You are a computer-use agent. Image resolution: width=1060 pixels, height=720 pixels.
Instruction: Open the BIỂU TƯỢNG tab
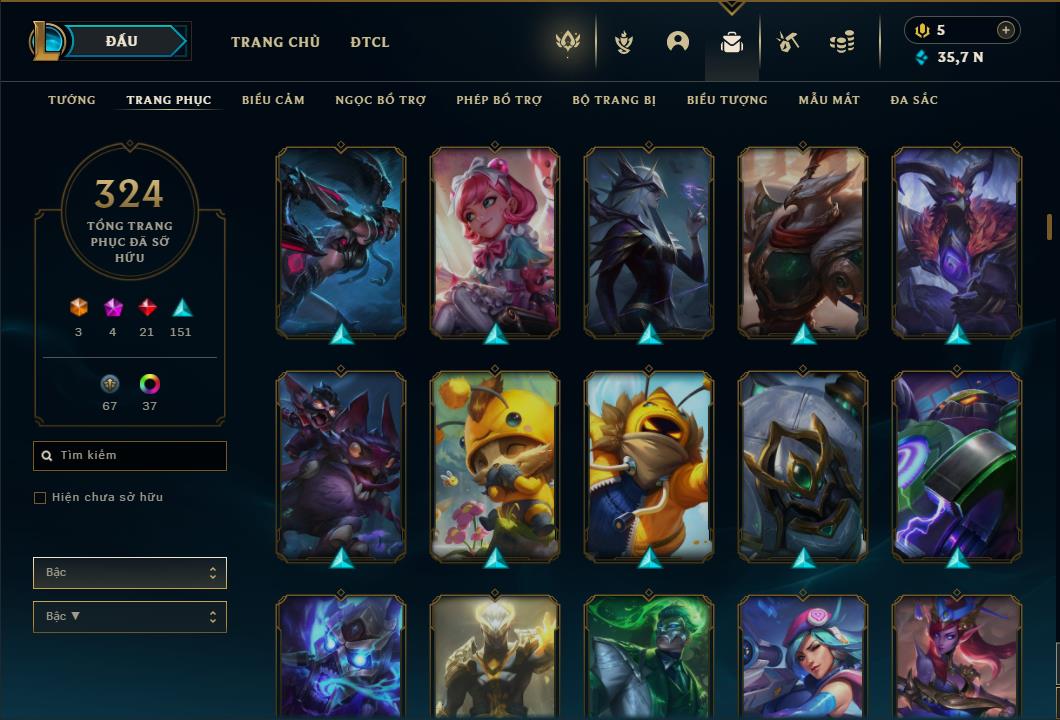click(x=727, y=100)
